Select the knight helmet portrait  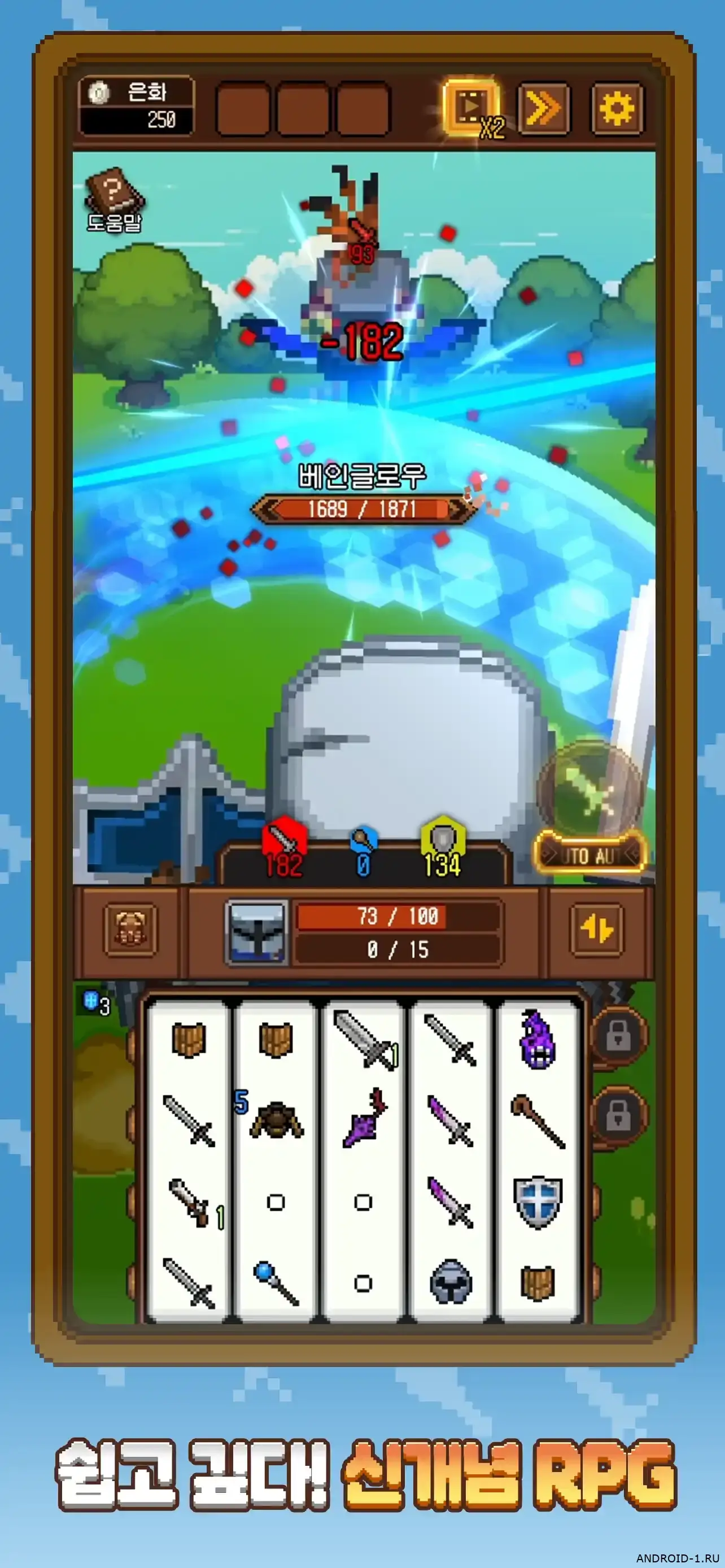257,932
